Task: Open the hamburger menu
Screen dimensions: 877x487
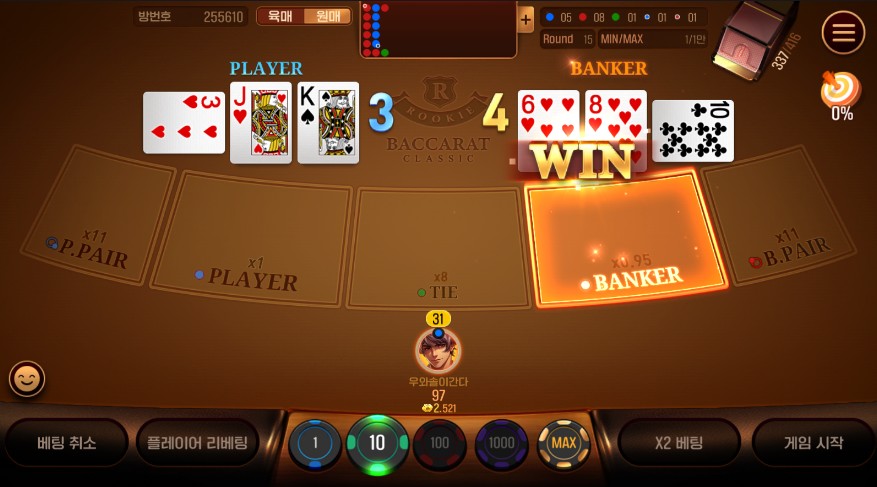Action: pos(843,34)
